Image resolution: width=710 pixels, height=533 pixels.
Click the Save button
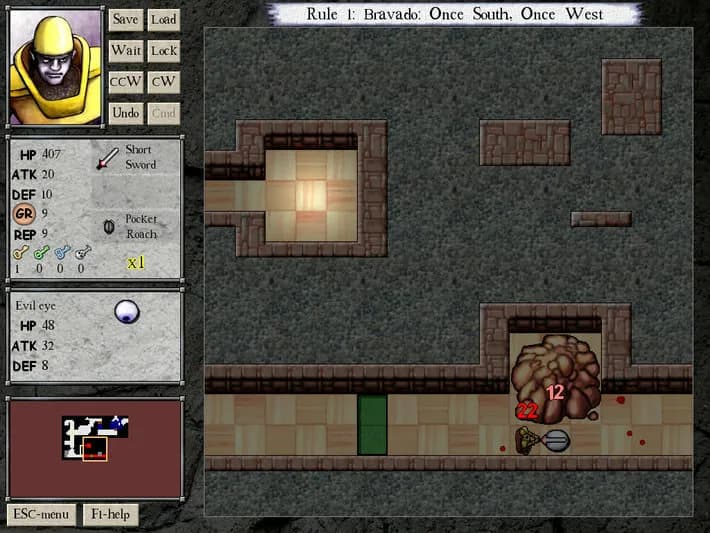coord(125,19)
